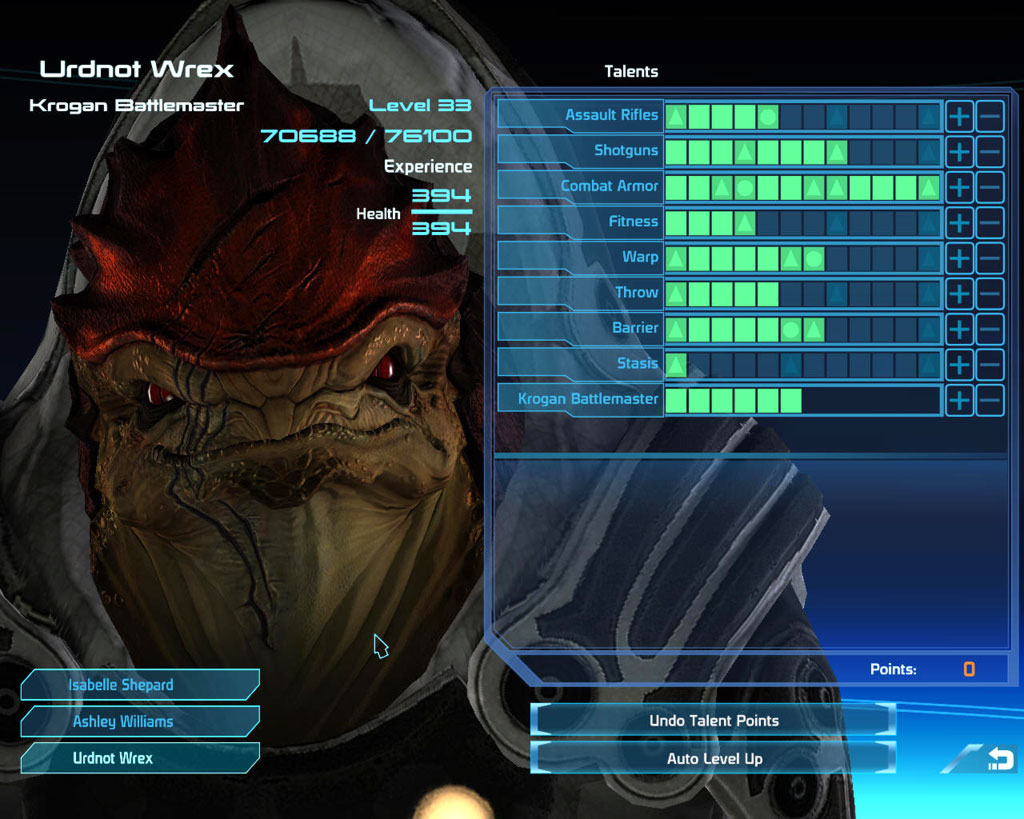Select Isabelle Shepard from the squad list
This screenshot has width=1024, height=819.
[140, 685]
